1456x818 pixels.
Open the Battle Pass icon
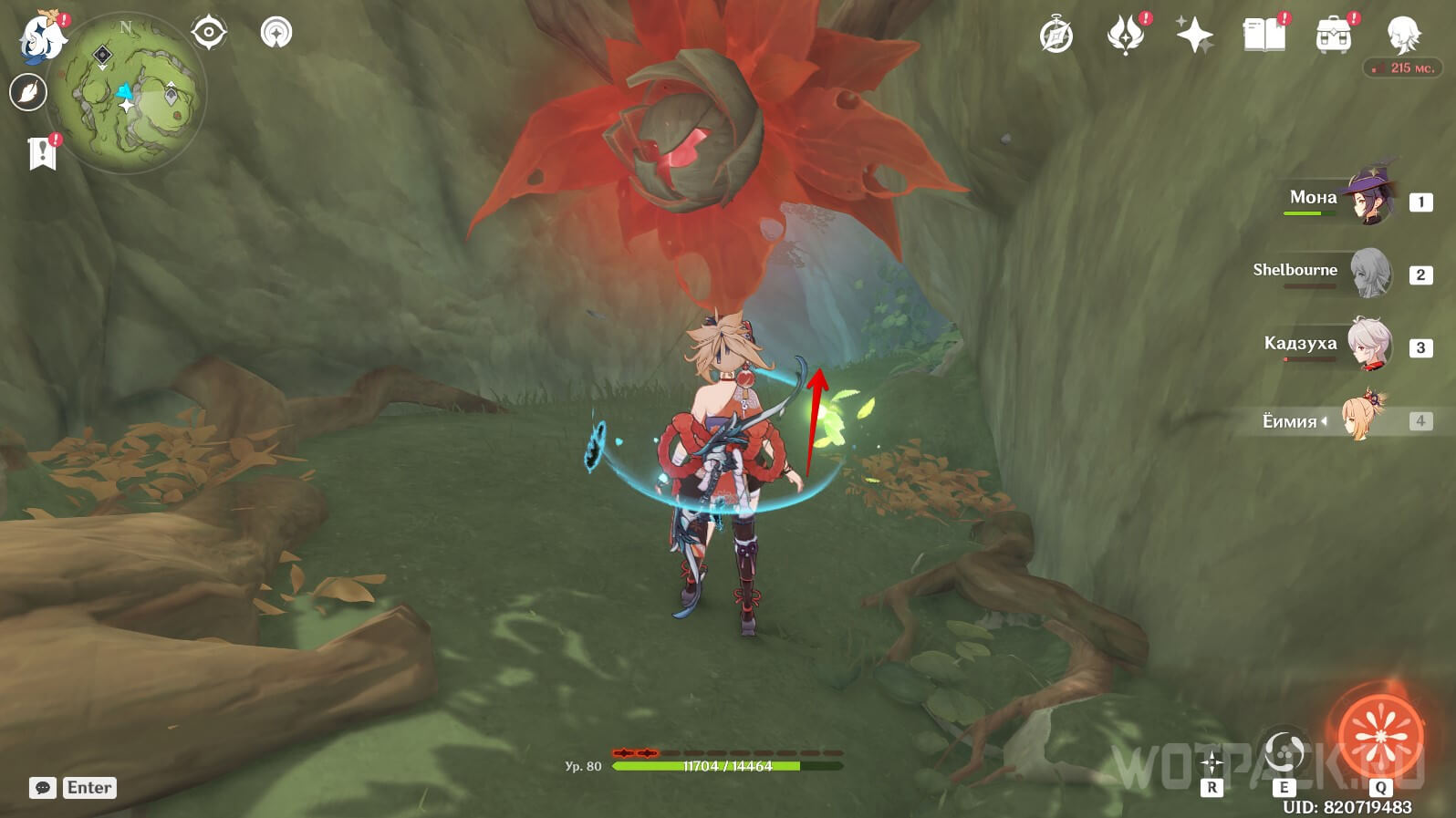point(1126,36)
